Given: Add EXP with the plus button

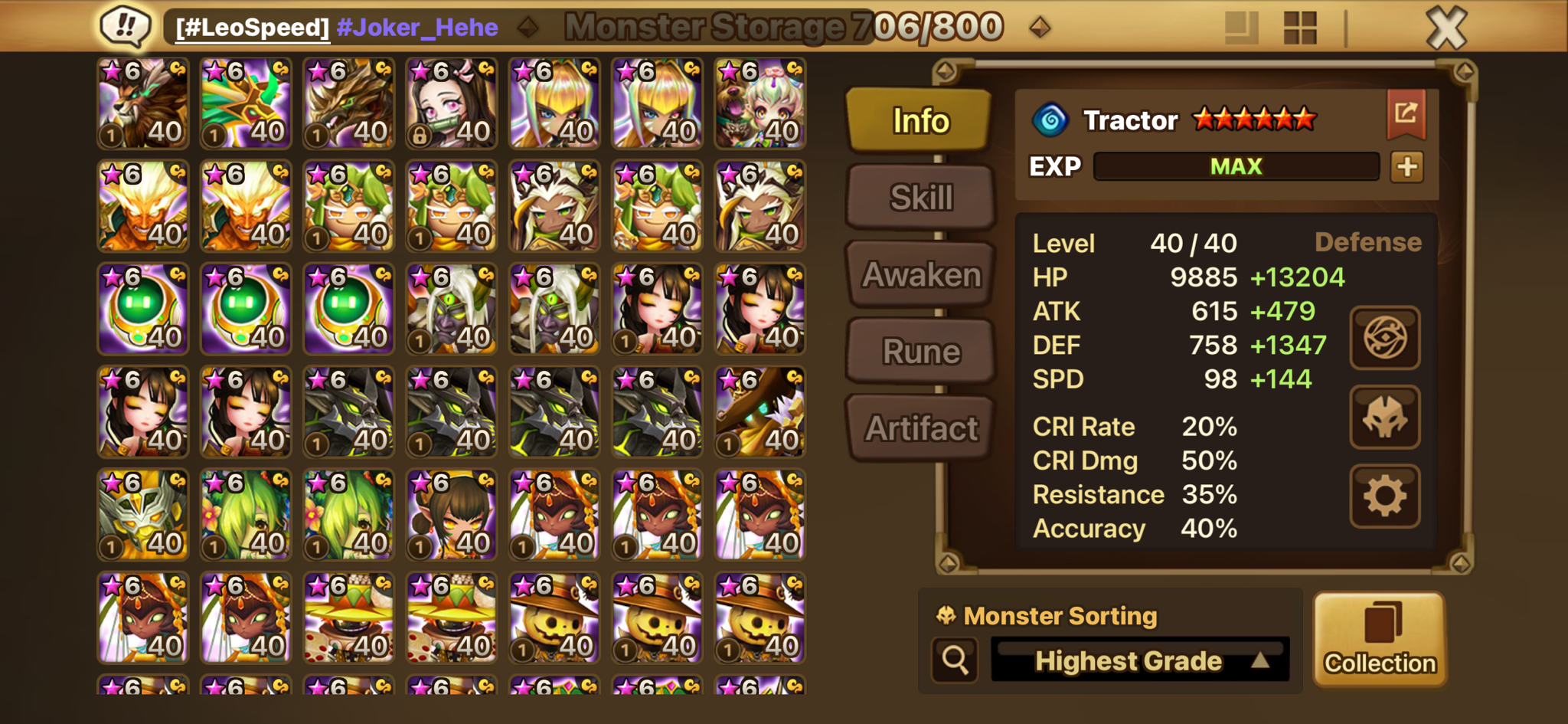Looking at the screenshot, I should click(1406, 166).
